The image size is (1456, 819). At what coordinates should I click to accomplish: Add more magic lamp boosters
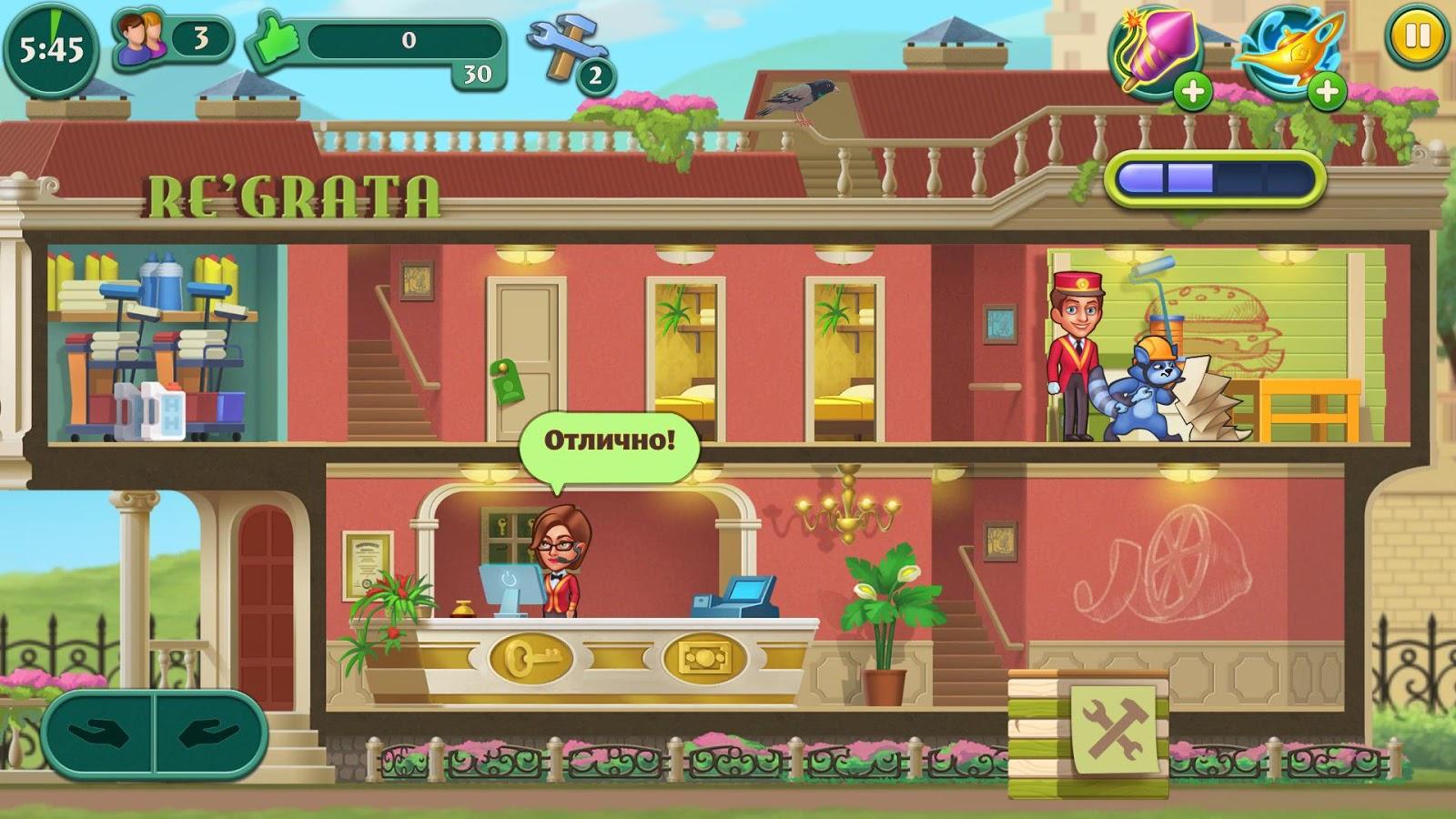[1326, 92]
